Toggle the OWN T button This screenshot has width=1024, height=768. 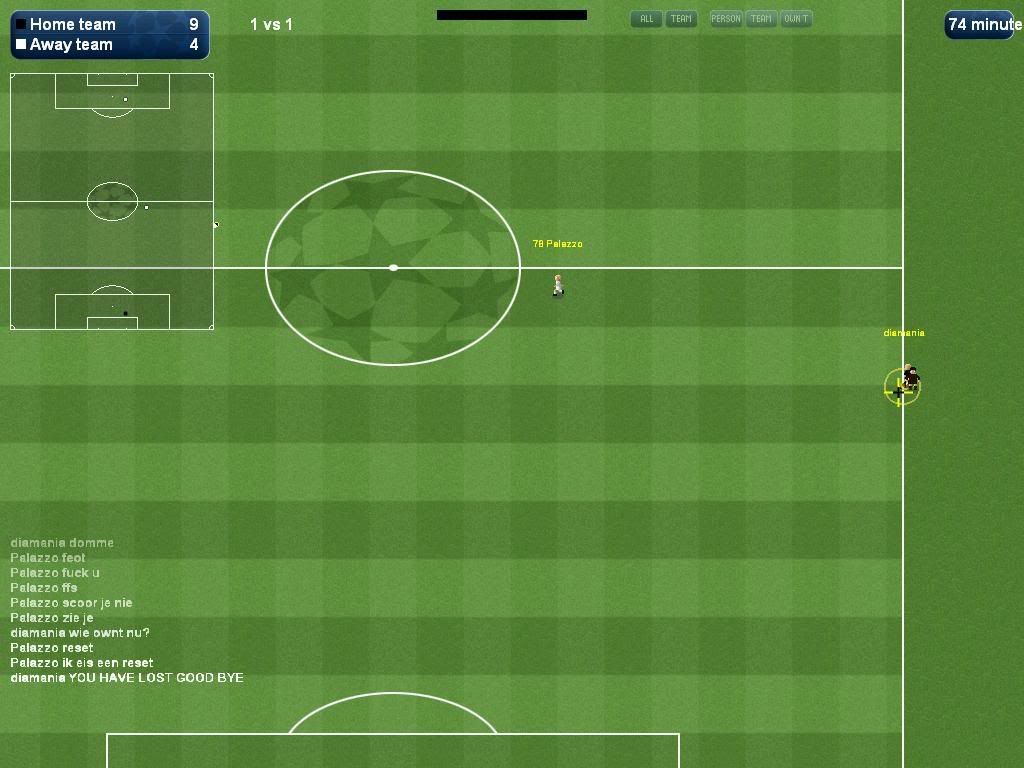click(796, 19)
